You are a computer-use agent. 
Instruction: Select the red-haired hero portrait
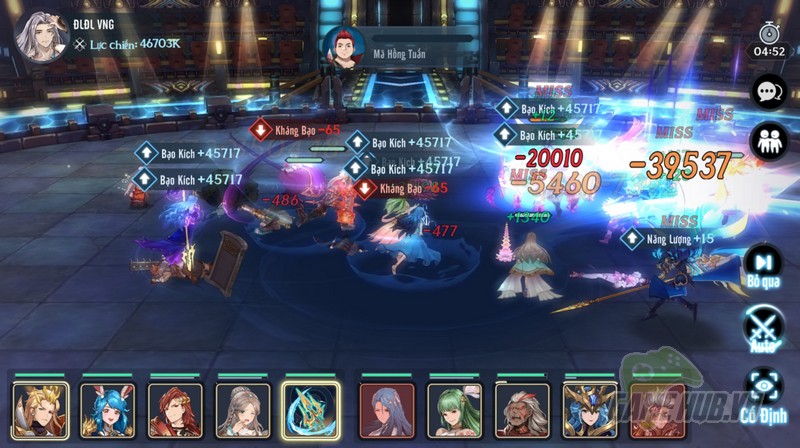[x=175, y=411]
